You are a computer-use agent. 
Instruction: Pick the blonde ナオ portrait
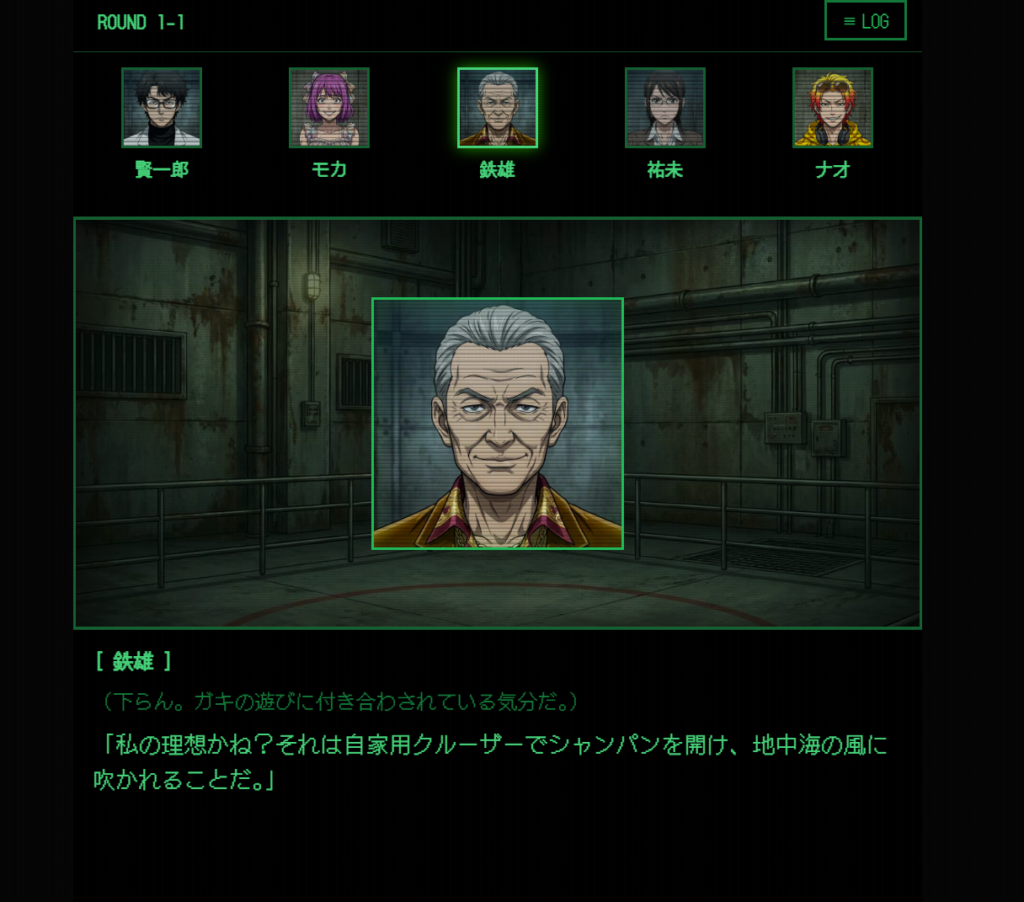[x=833, y=108]
